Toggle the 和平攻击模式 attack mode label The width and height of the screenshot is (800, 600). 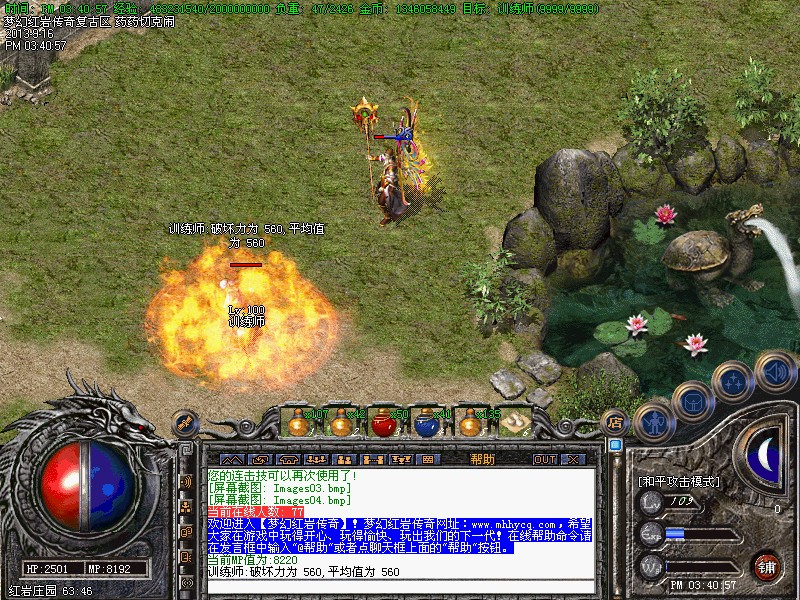click(679, 481)
